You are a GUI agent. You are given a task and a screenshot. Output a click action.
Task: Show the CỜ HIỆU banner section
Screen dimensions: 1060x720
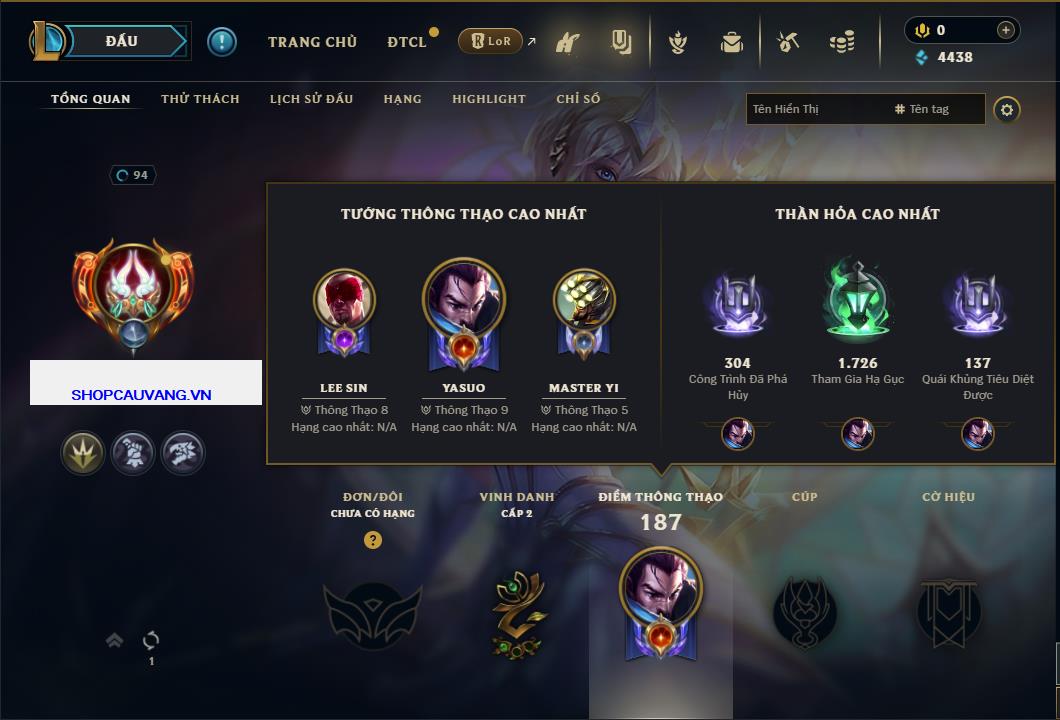pos(948,610)
